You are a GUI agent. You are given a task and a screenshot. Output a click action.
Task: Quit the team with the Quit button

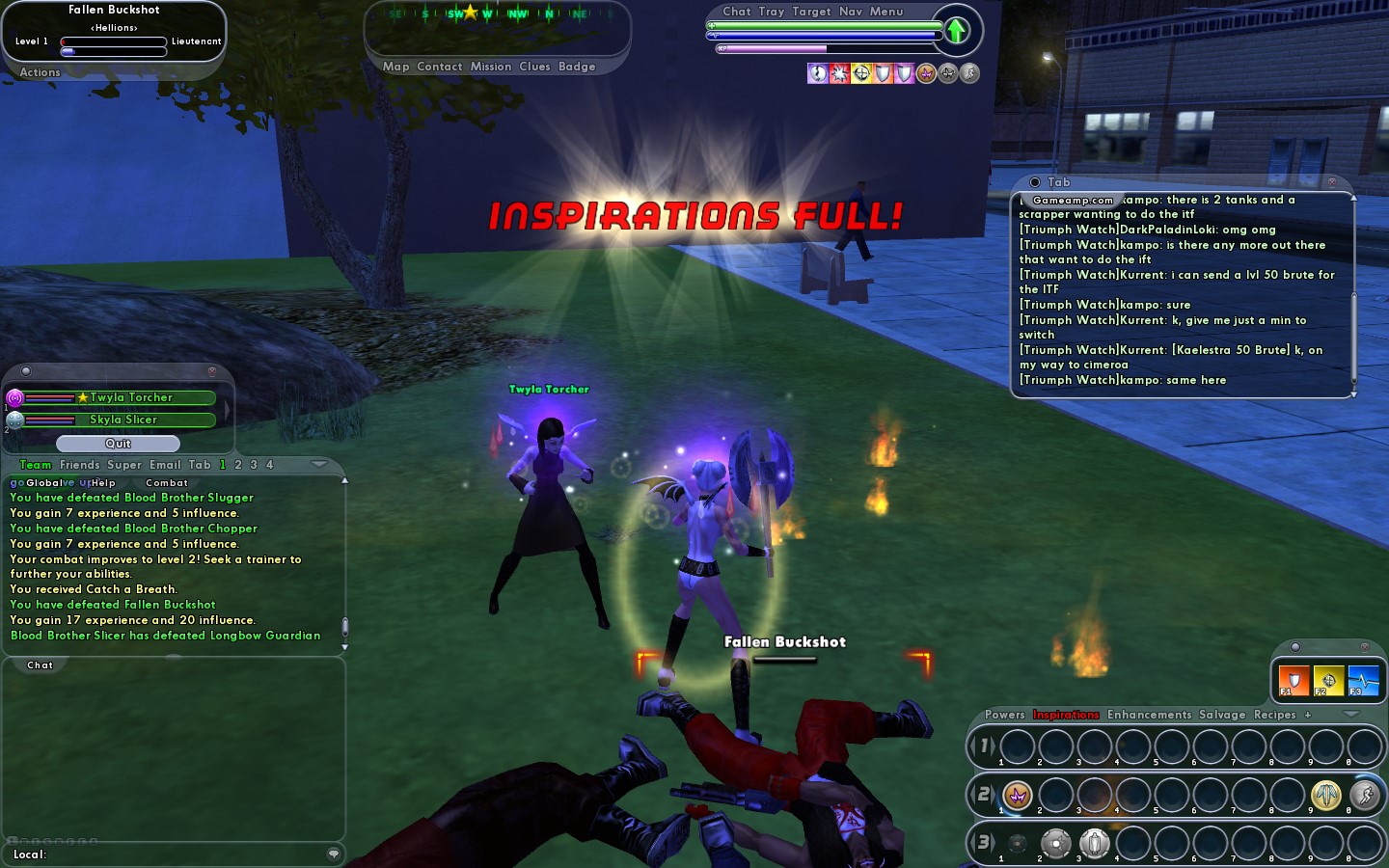click(118, 444)
